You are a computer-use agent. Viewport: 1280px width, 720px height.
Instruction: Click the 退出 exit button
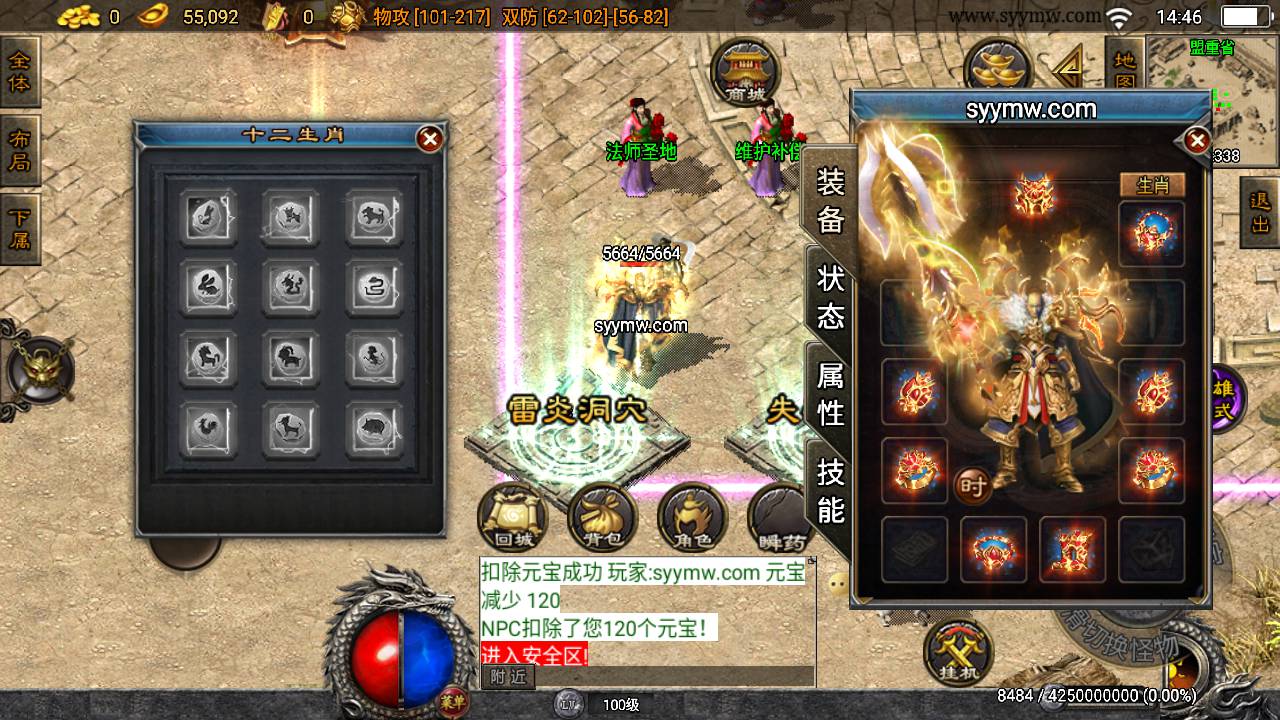[x=1259, y=212]
